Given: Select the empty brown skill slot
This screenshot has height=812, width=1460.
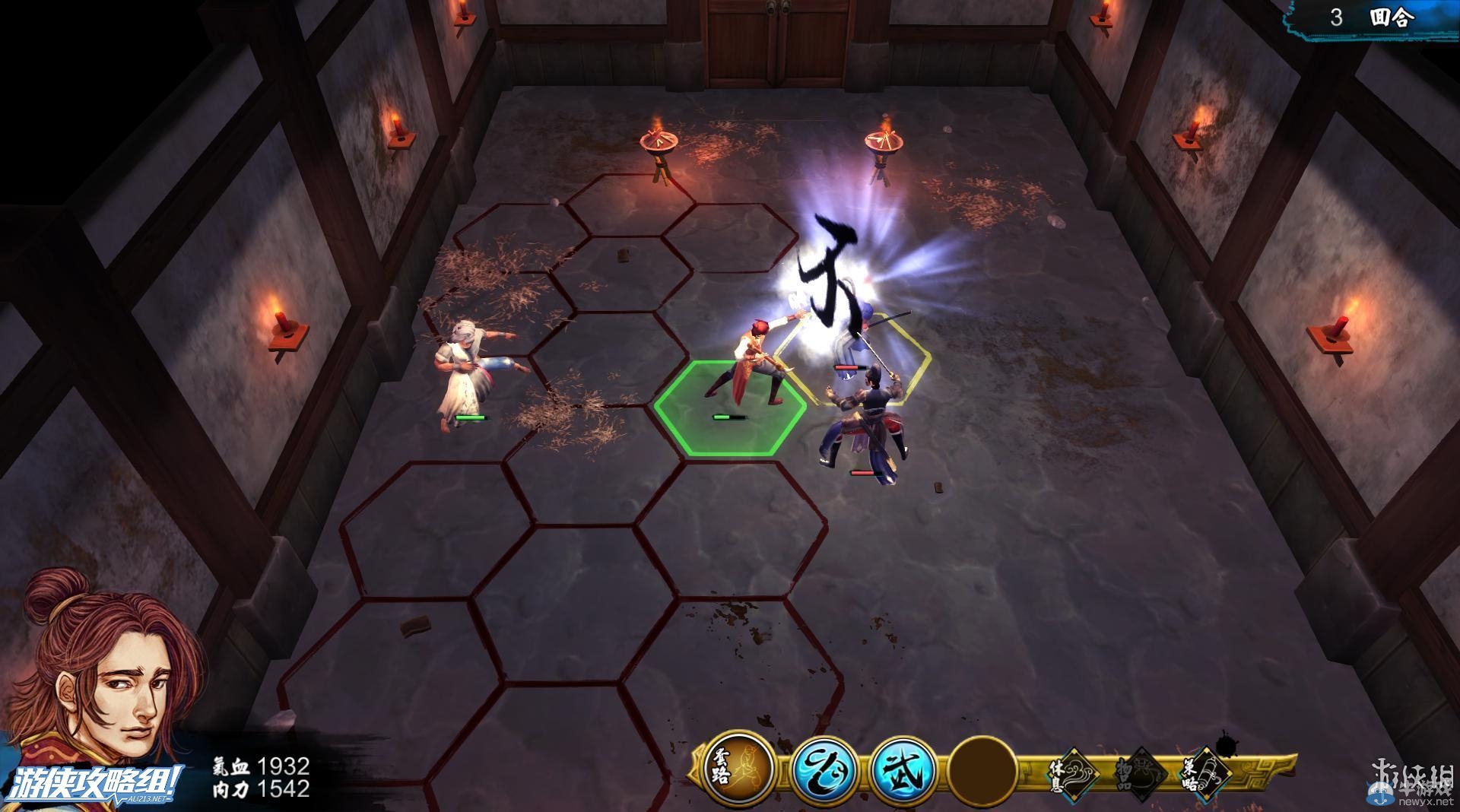Looking at the screenshot, I should point(983,770).
